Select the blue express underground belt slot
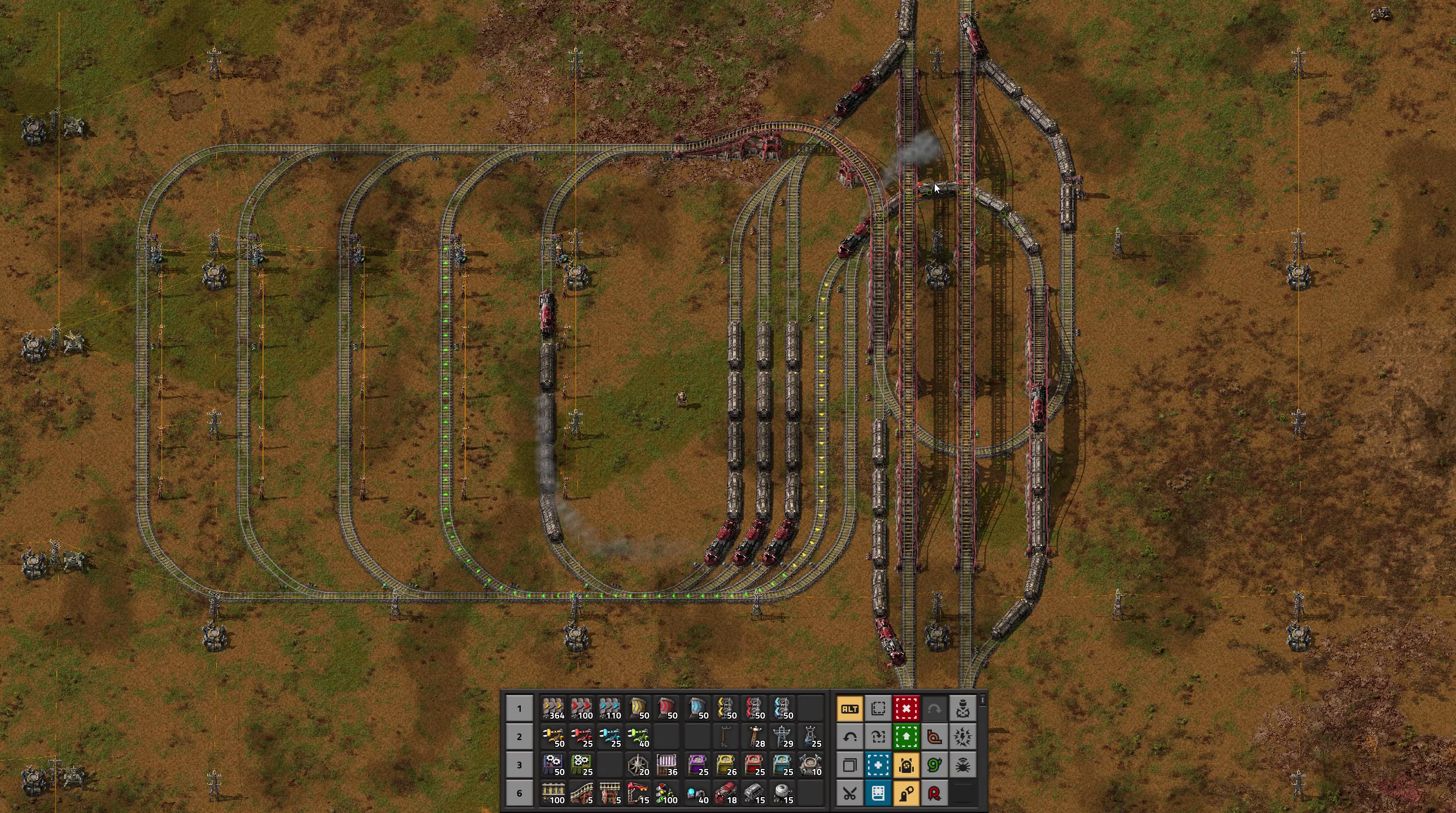Screen dimensions: 1456x813 [x=698, y=709]
